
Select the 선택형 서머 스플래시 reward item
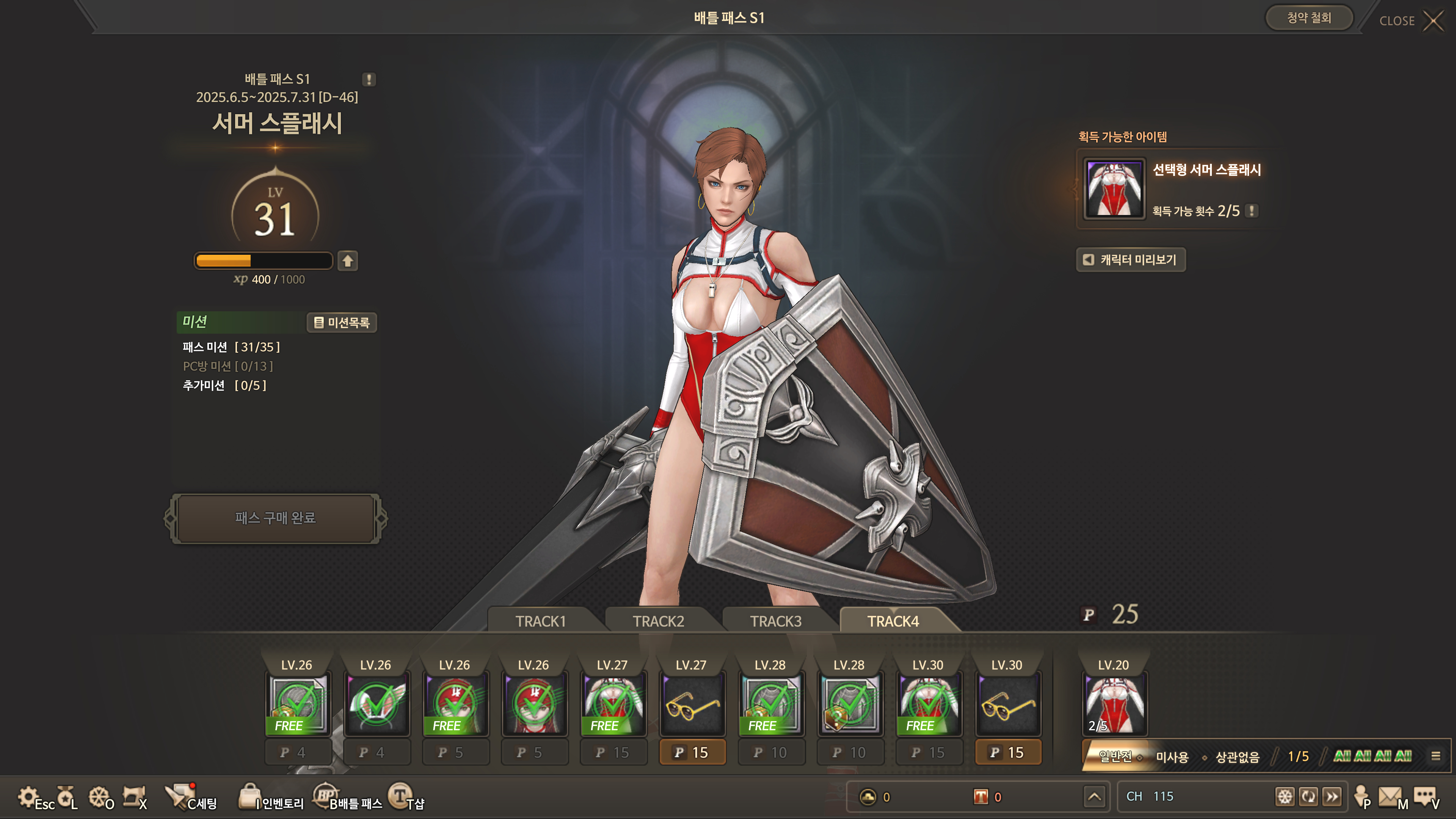click(1114, 188)
